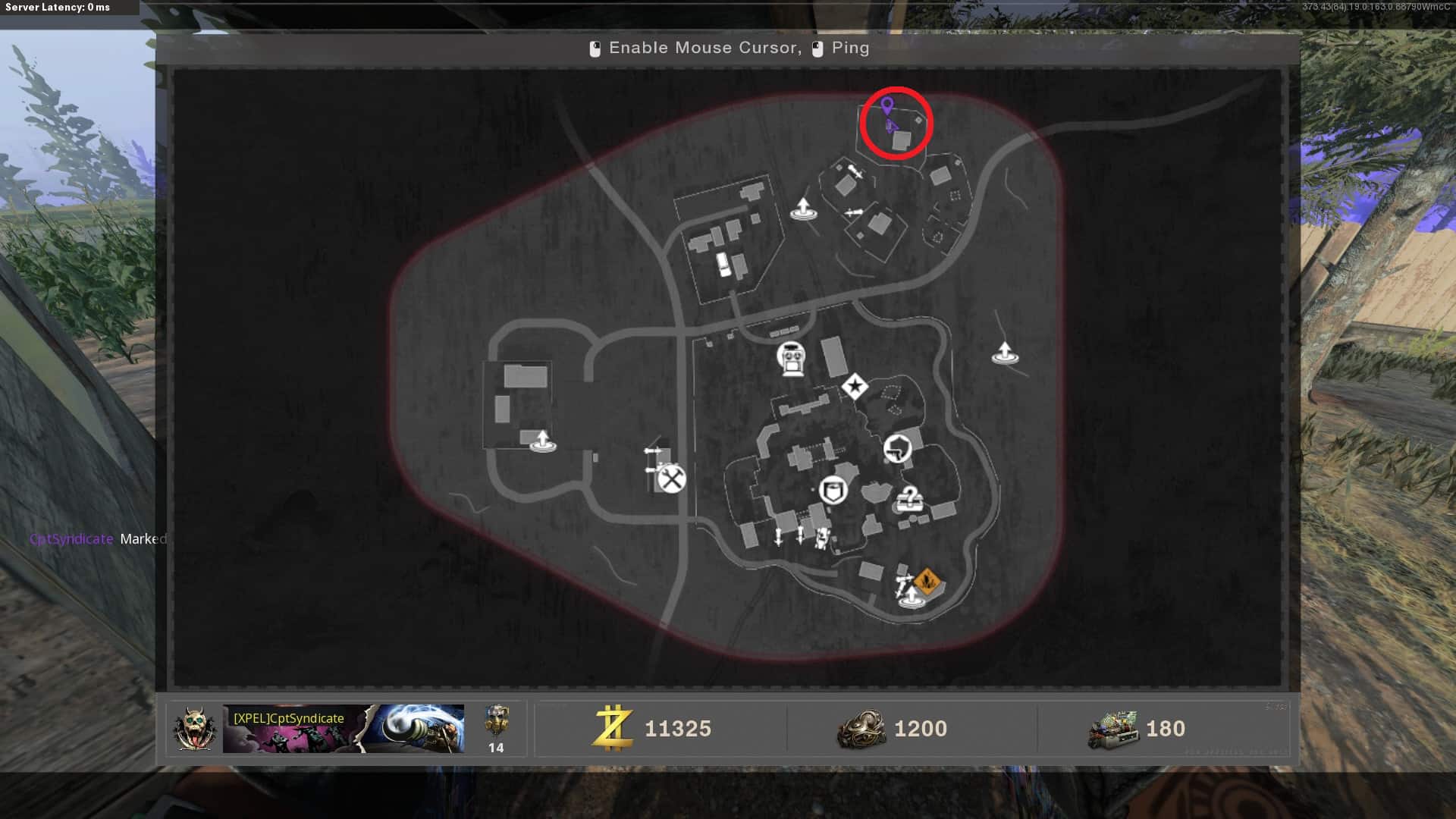Click the circular shield canister marker
Viewport: 1456px width, 819px height.
(833, 490)
